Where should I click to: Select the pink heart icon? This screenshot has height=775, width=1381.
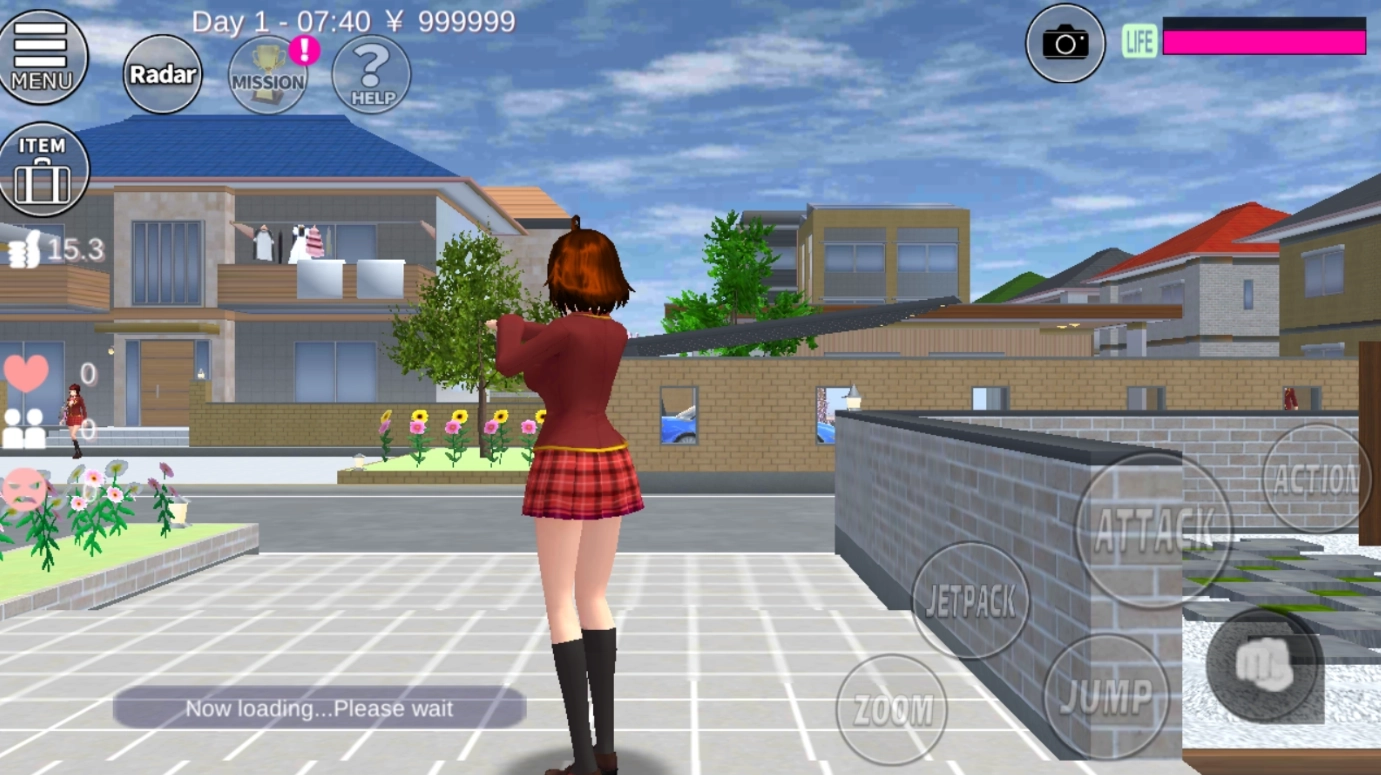point(26,374)
